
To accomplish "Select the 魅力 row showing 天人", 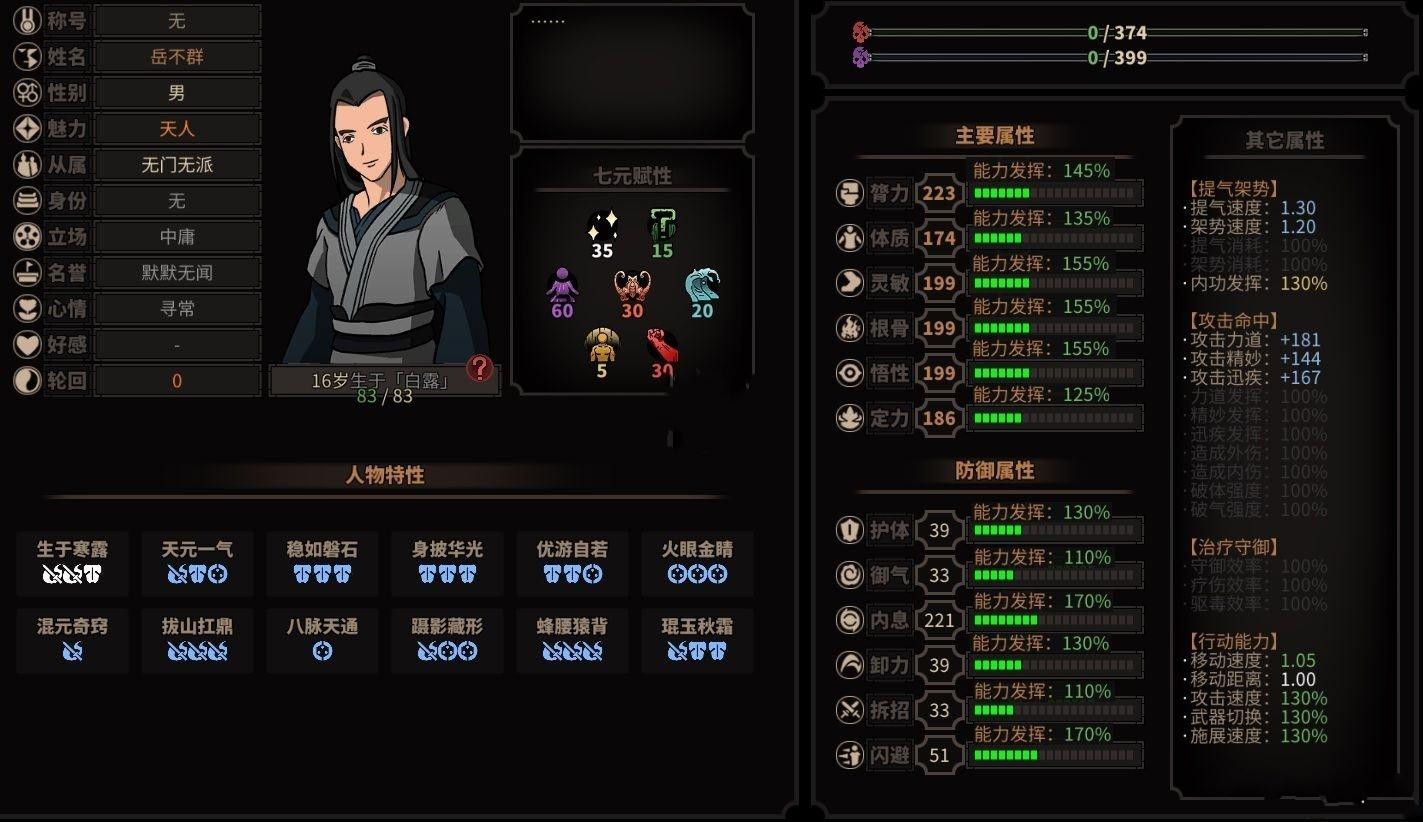I will (177, 129).
